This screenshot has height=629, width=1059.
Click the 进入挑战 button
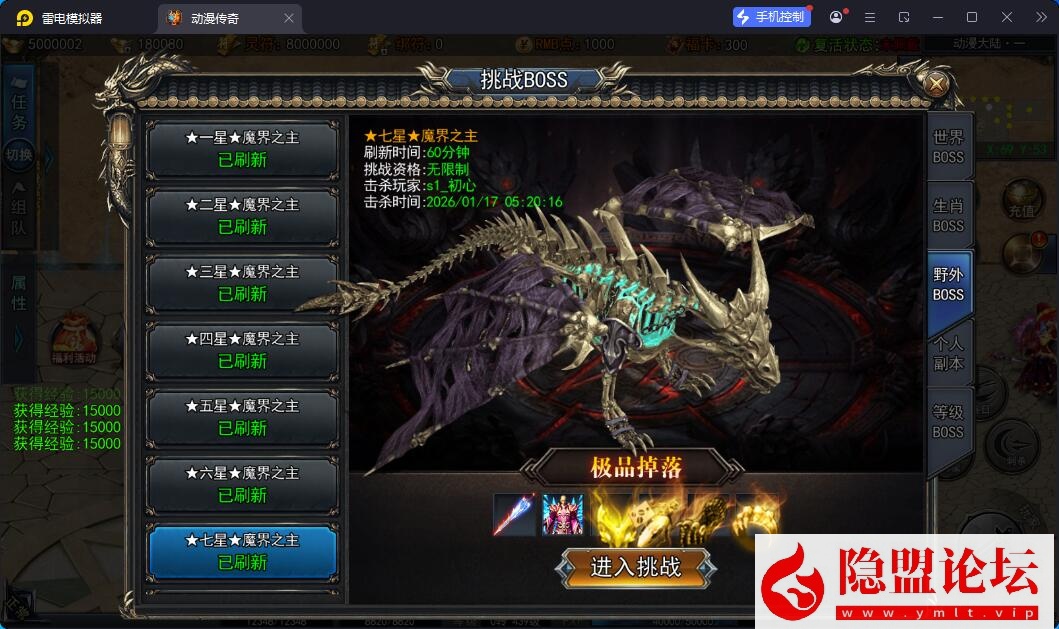tap(636, 568)
